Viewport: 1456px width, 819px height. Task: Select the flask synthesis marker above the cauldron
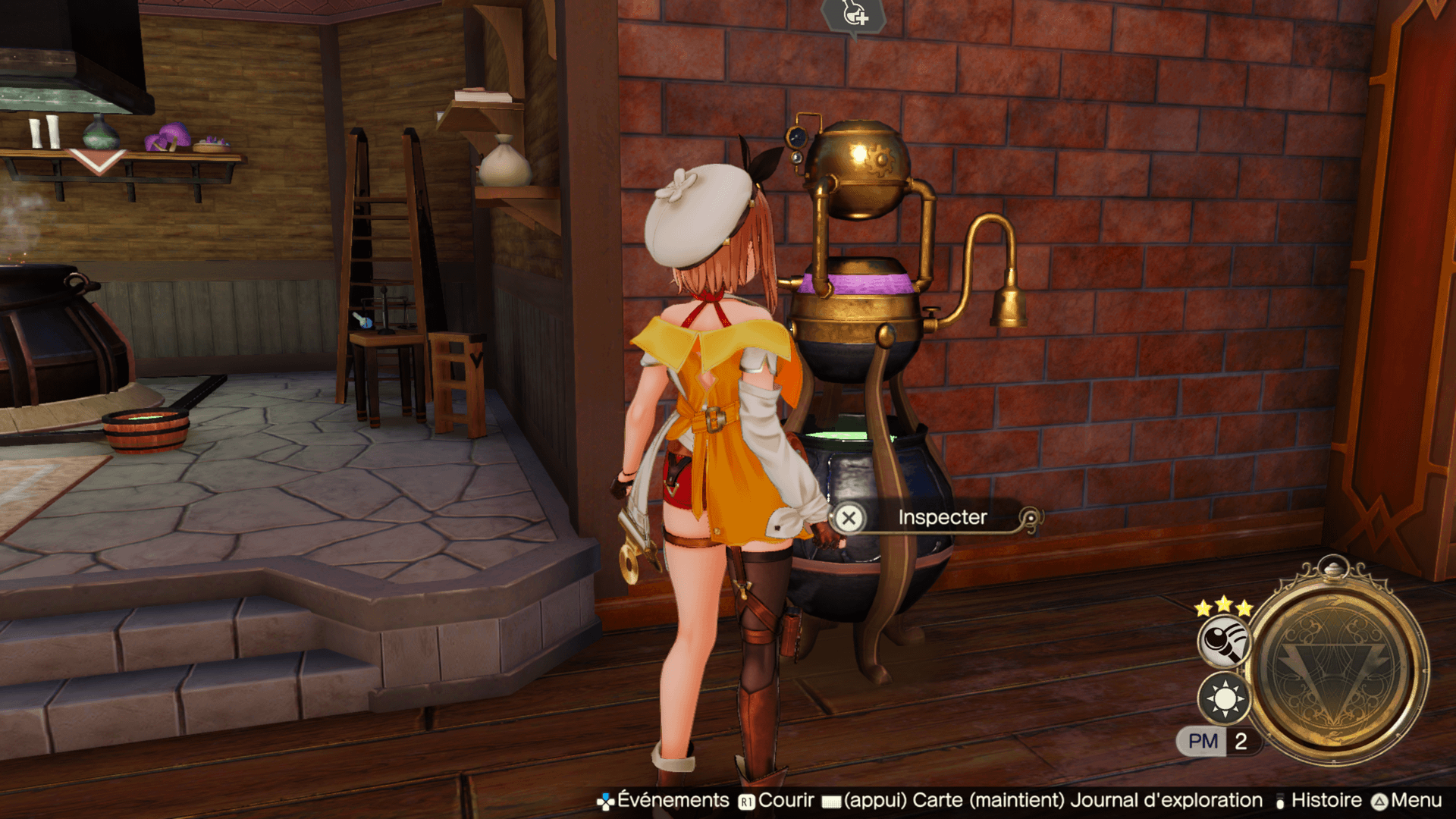pos(854,15)
